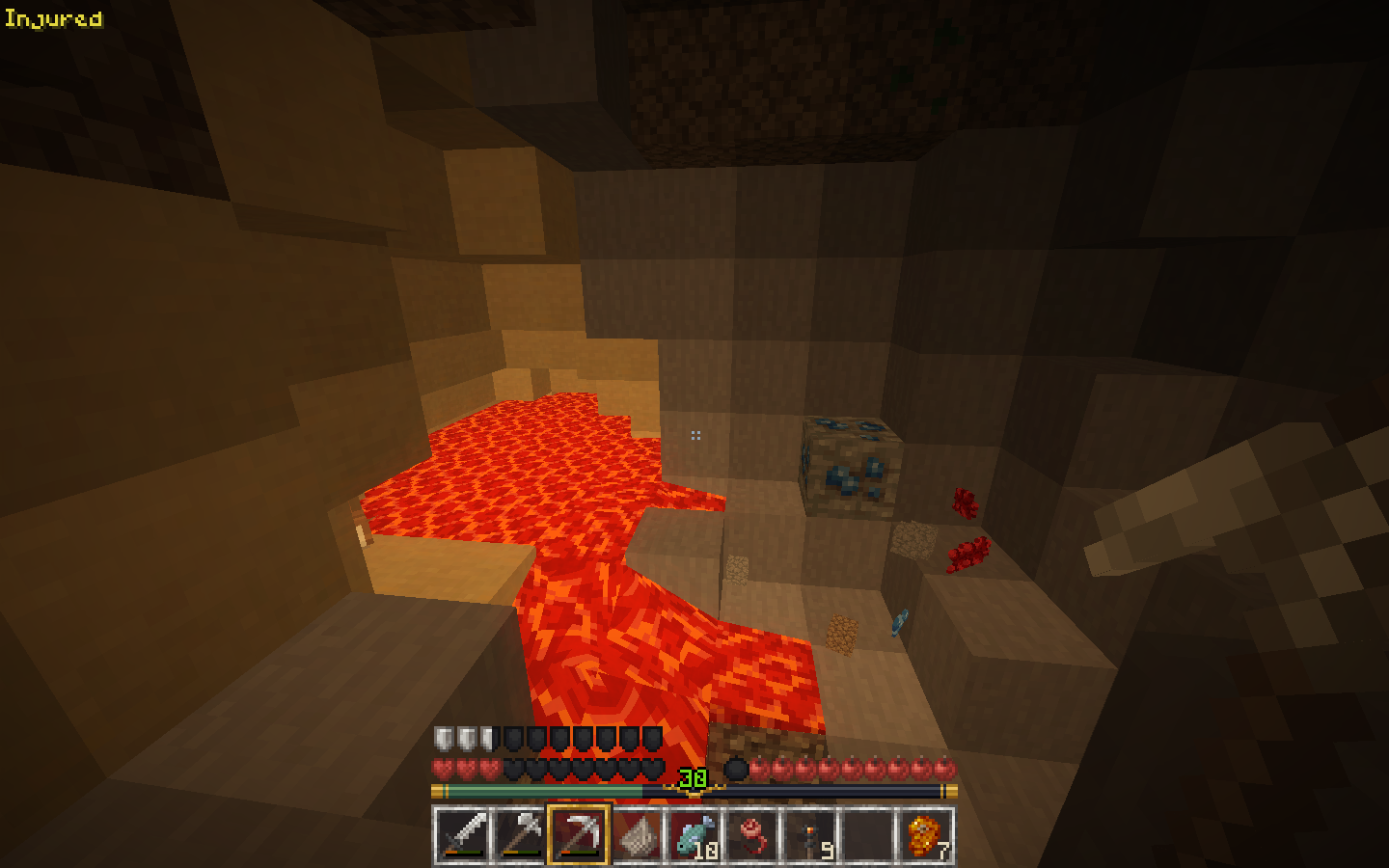Pick the gravel block hotbar slot
This screenshot has width=1389, height=868.
pos(636,834)
